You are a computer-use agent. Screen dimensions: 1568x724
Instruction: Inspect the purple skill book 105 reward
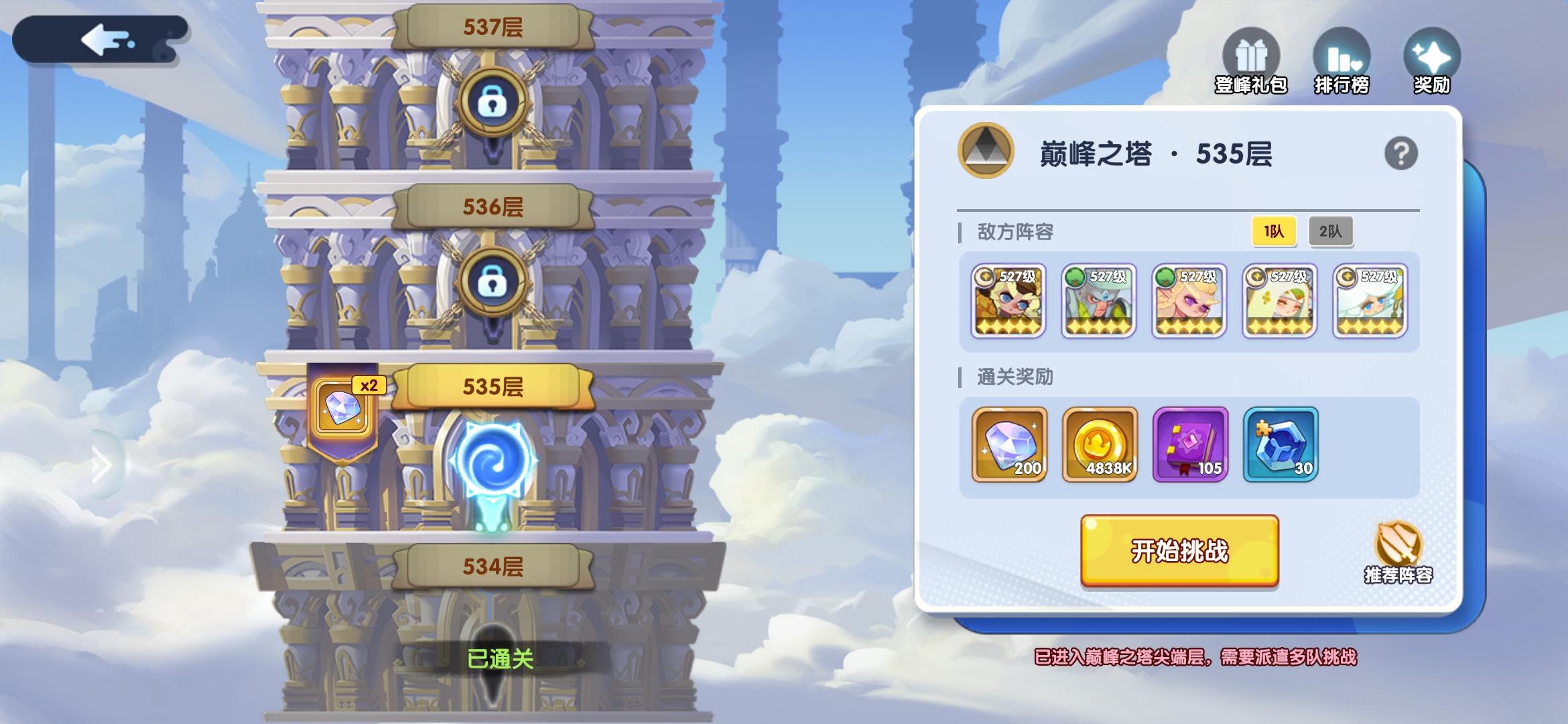(1190, 444)
